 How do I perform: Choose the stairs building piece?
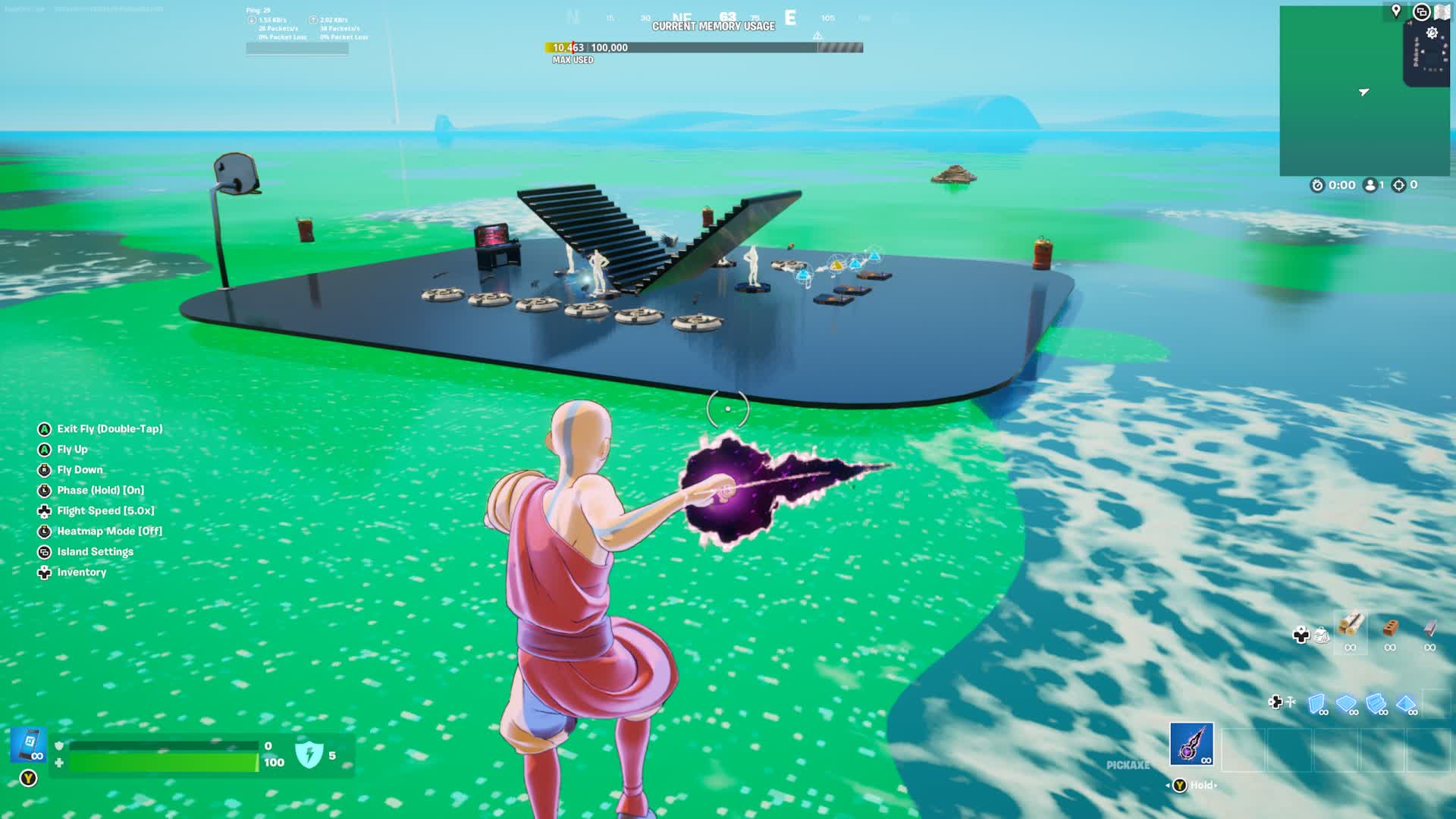1376,704
